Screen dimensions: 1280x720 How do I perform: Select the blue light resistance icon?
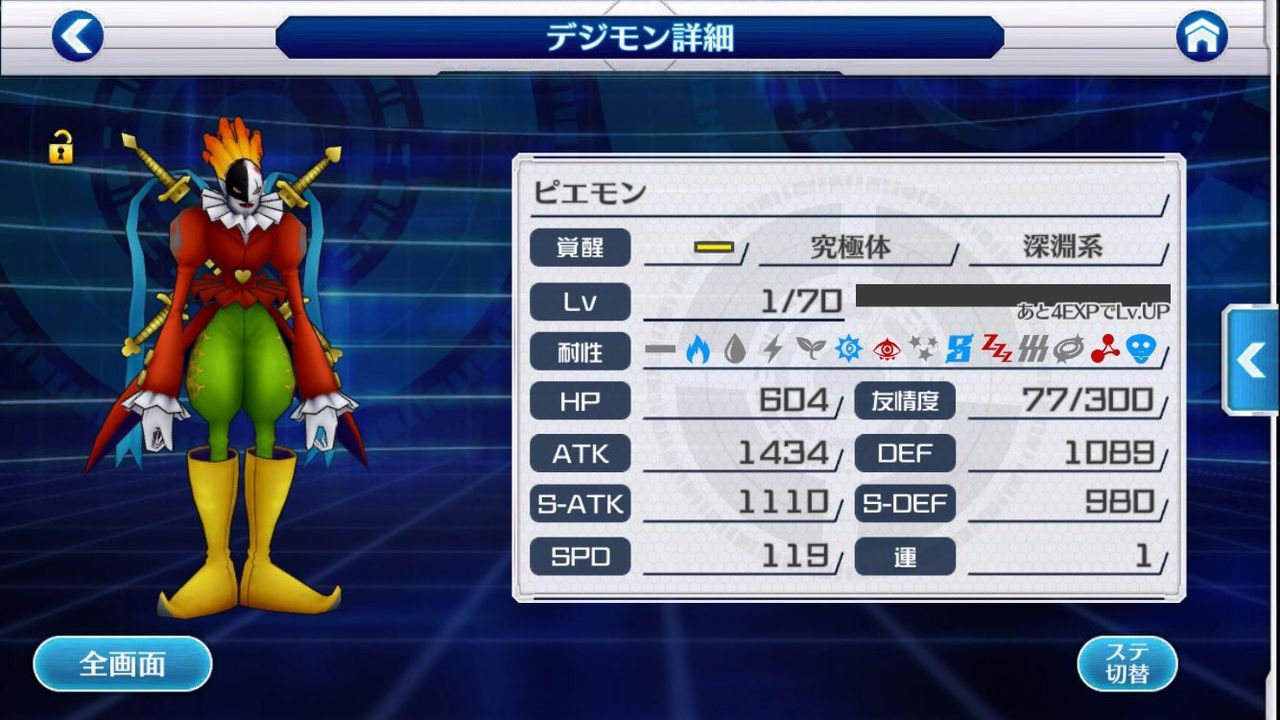pyautogui.click(x=849, y=348)
